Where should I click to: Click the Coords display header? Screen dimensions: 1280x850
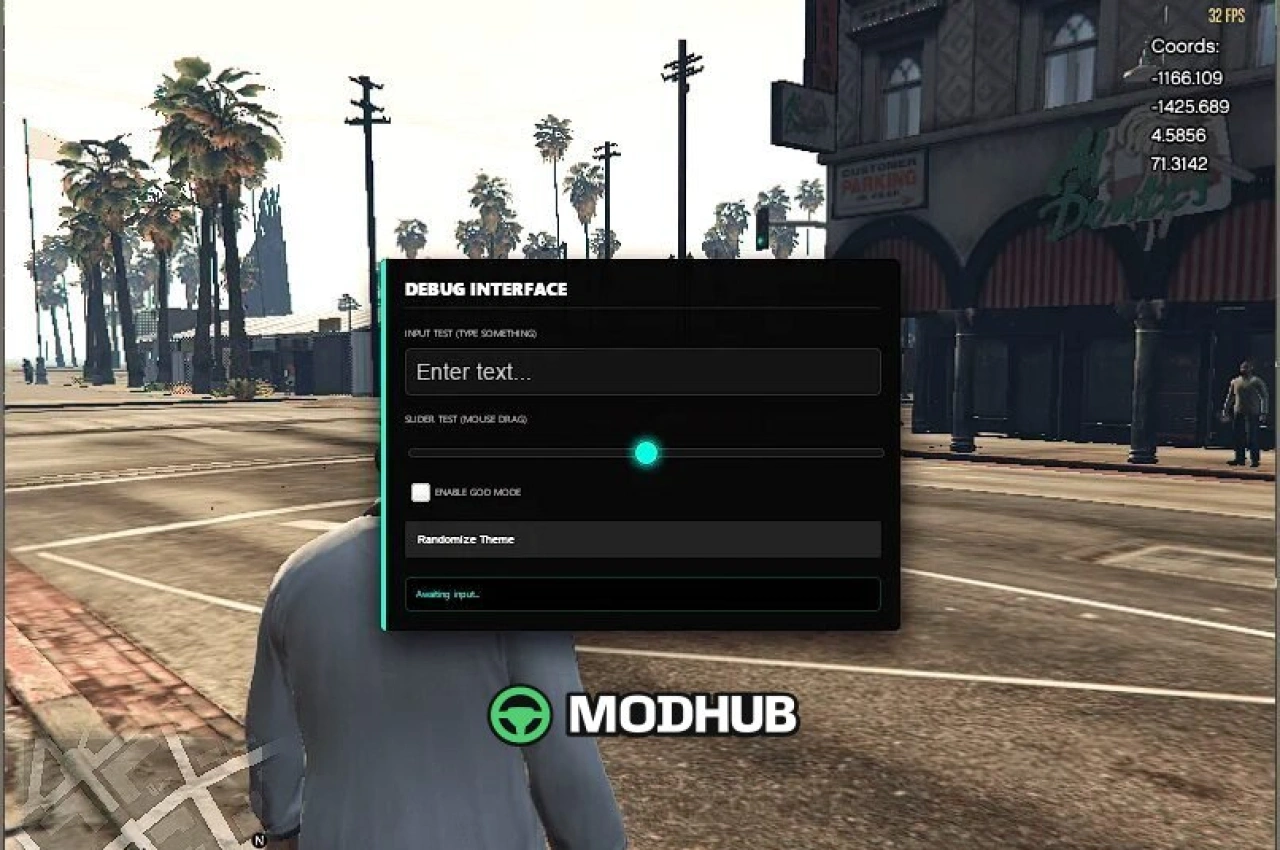[x=1184, y=46]
